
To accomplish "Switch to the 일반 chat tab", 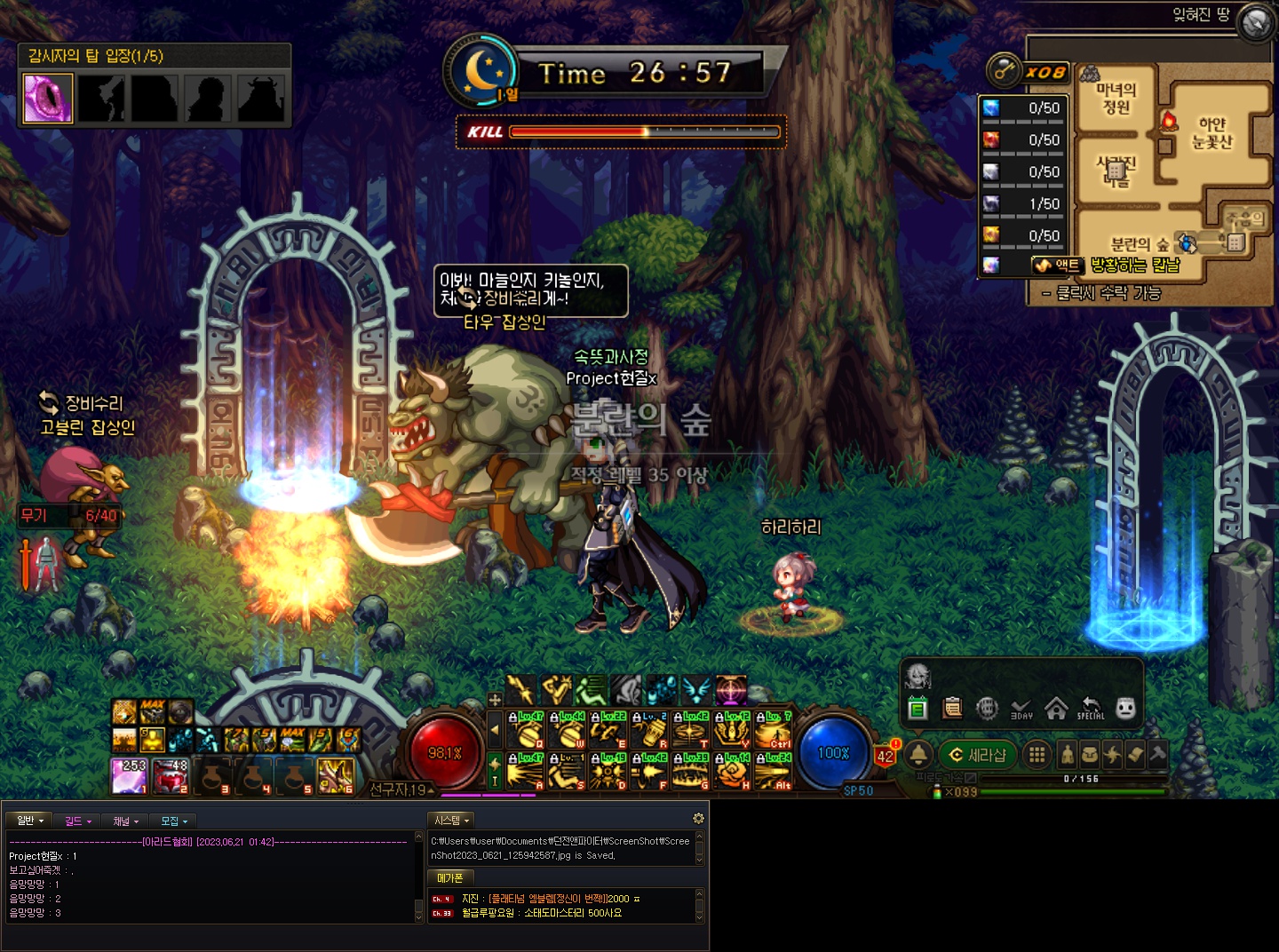I will point(29,821).
